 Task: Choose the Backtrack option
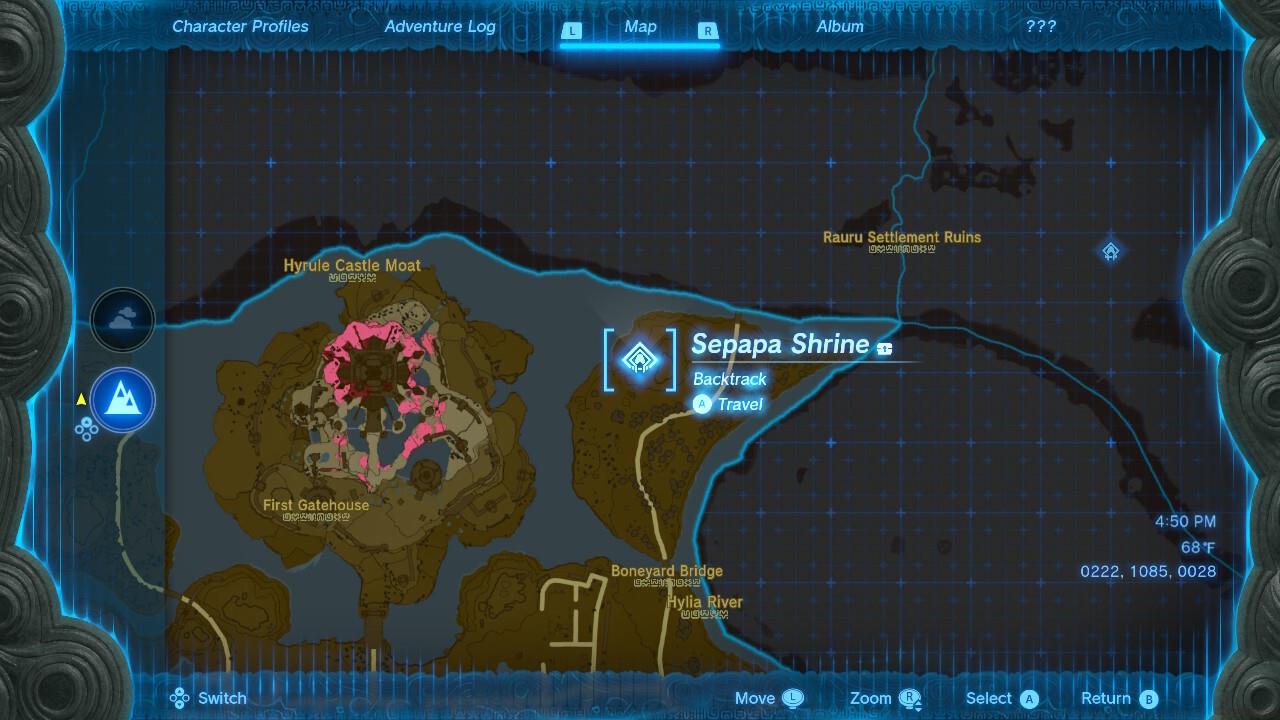tap(730, 380)
